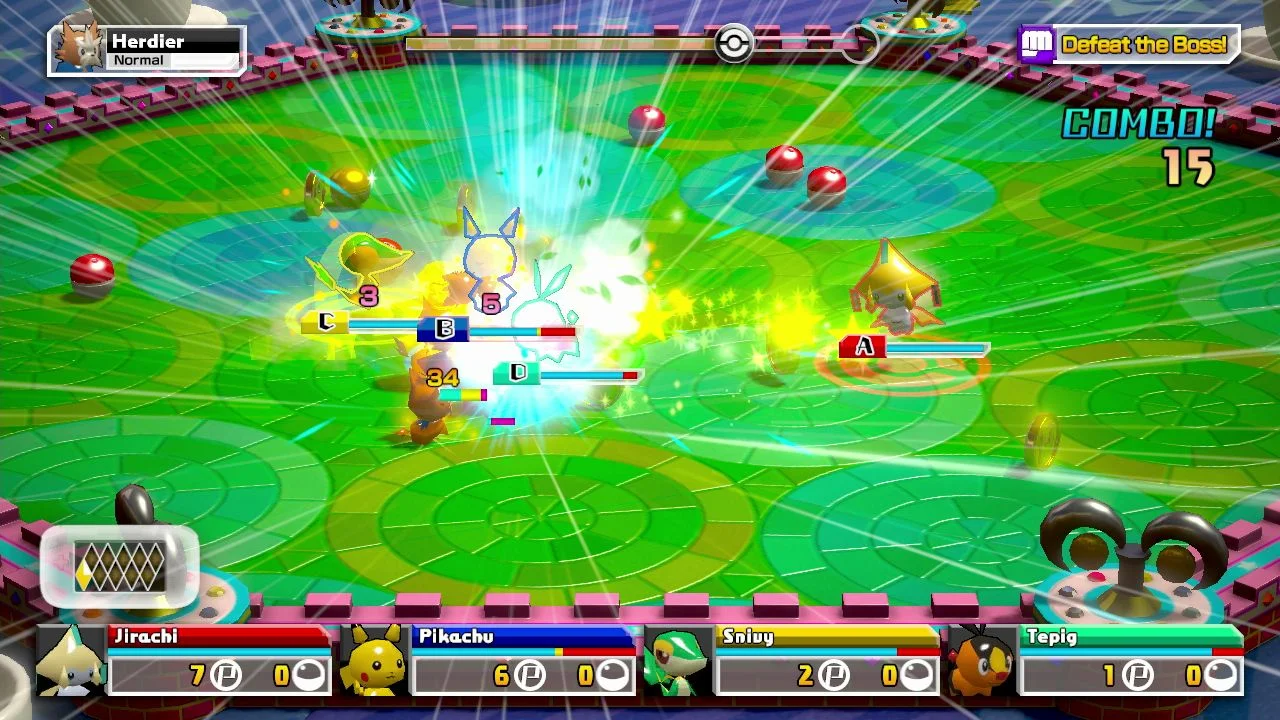
Task: Click the Poké Ball marker on the boss gauge
Action: [x=733, y=44]
